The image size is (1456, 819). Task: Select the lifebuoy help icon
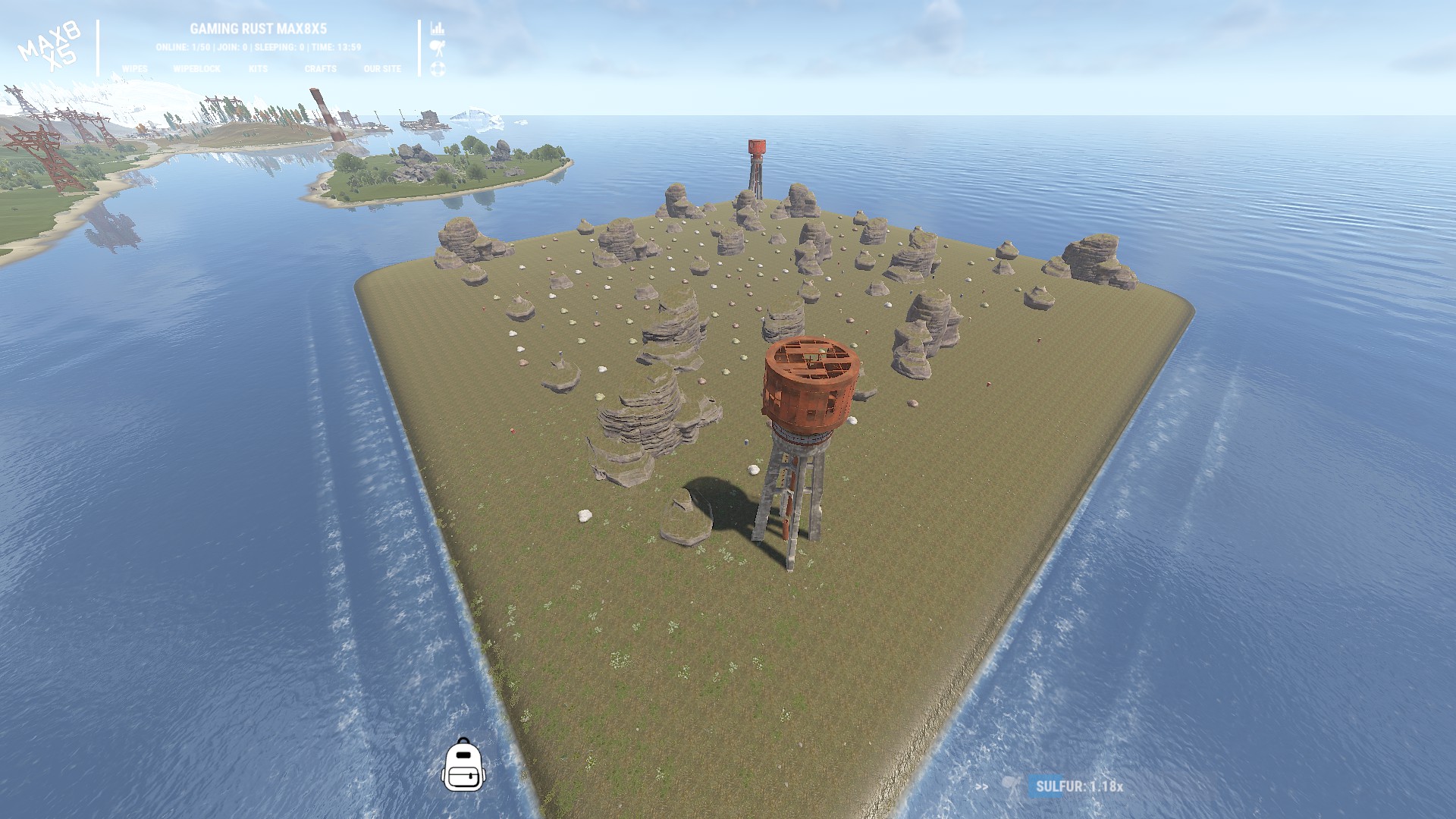(438, 69)
